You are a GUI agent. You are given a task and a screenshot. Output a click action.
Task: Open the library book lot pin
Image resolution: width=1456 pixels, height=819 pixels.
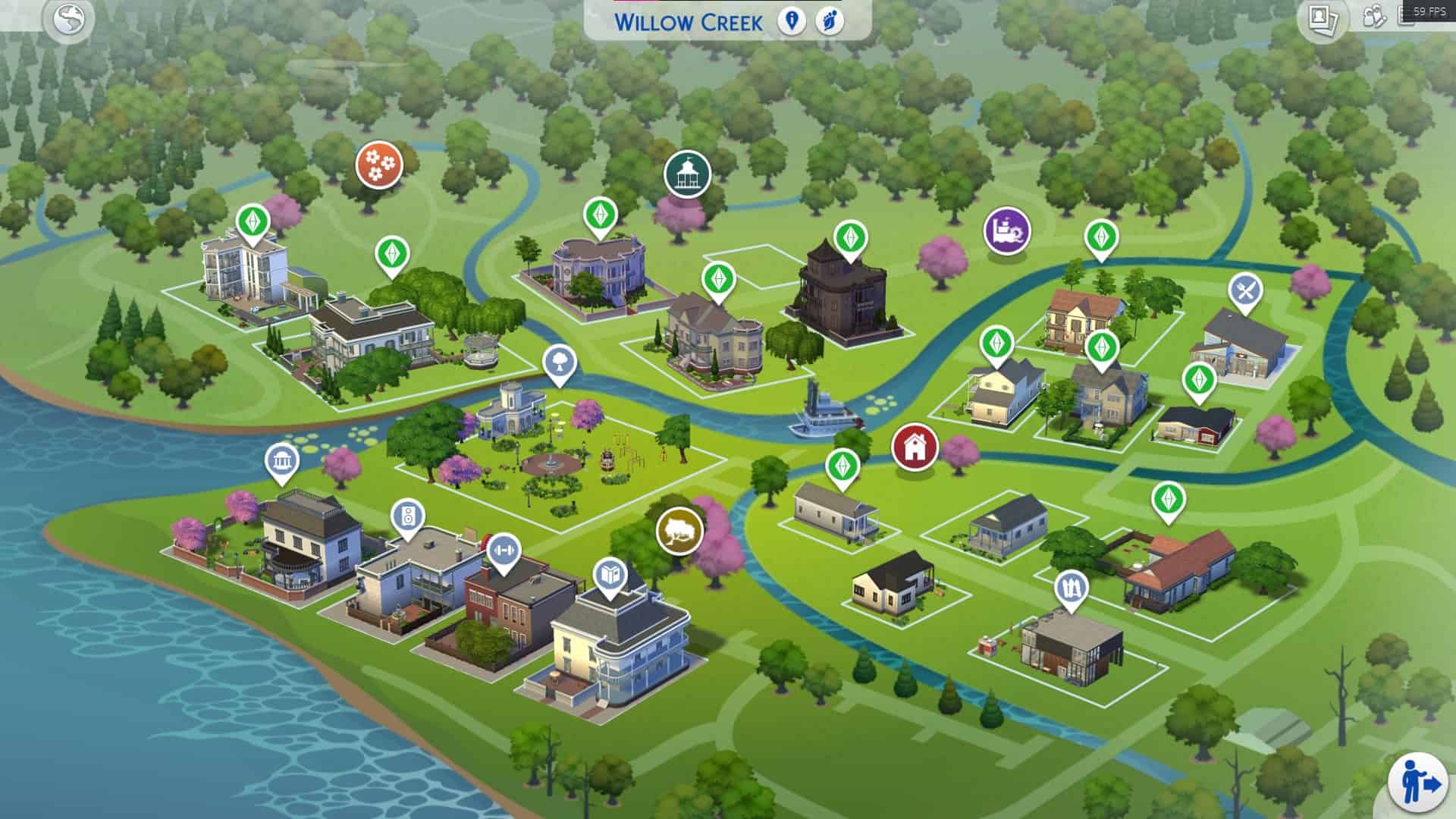610,576
